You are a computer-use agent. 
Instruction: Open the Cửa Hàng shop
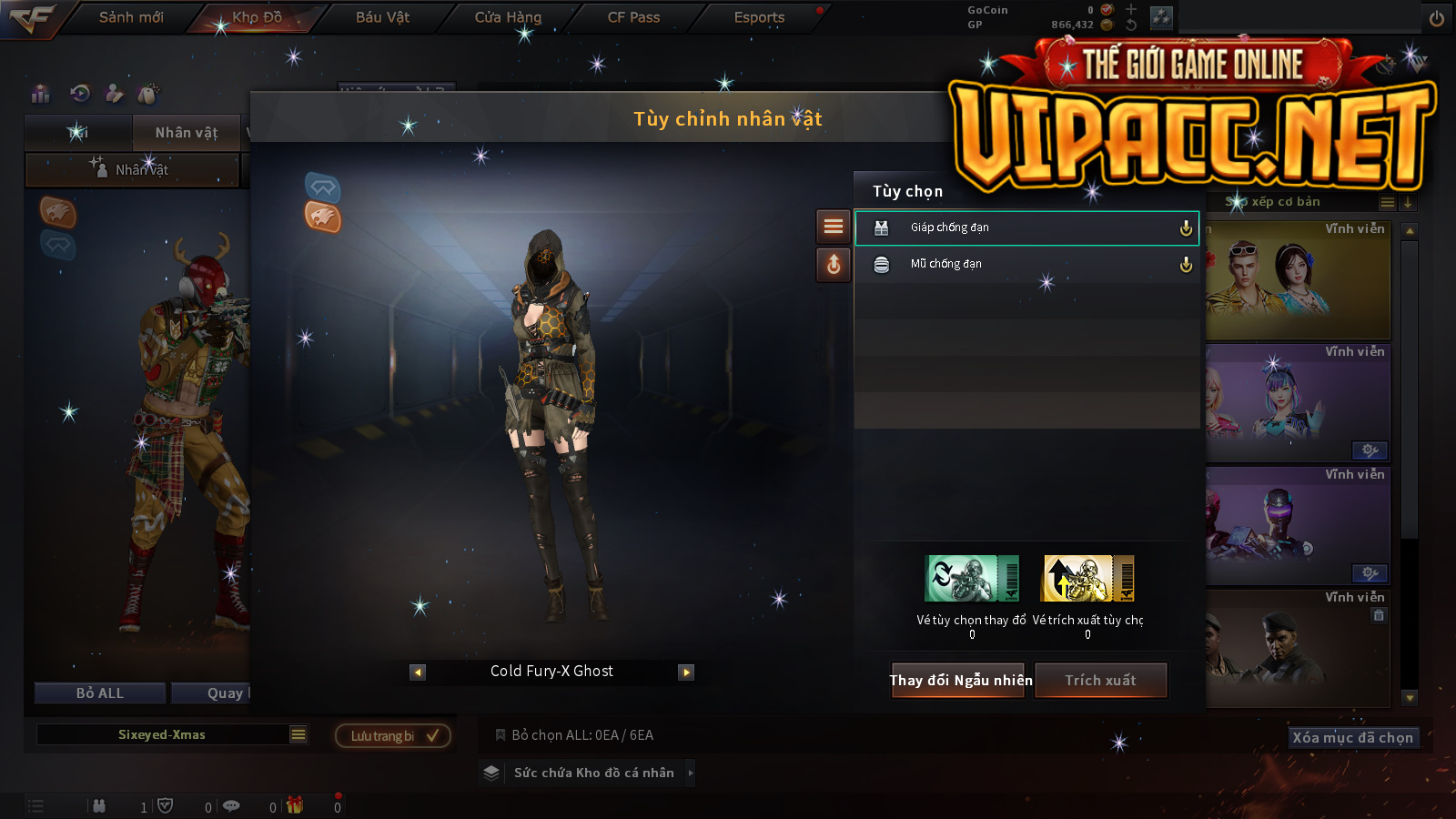click(508, 17)
